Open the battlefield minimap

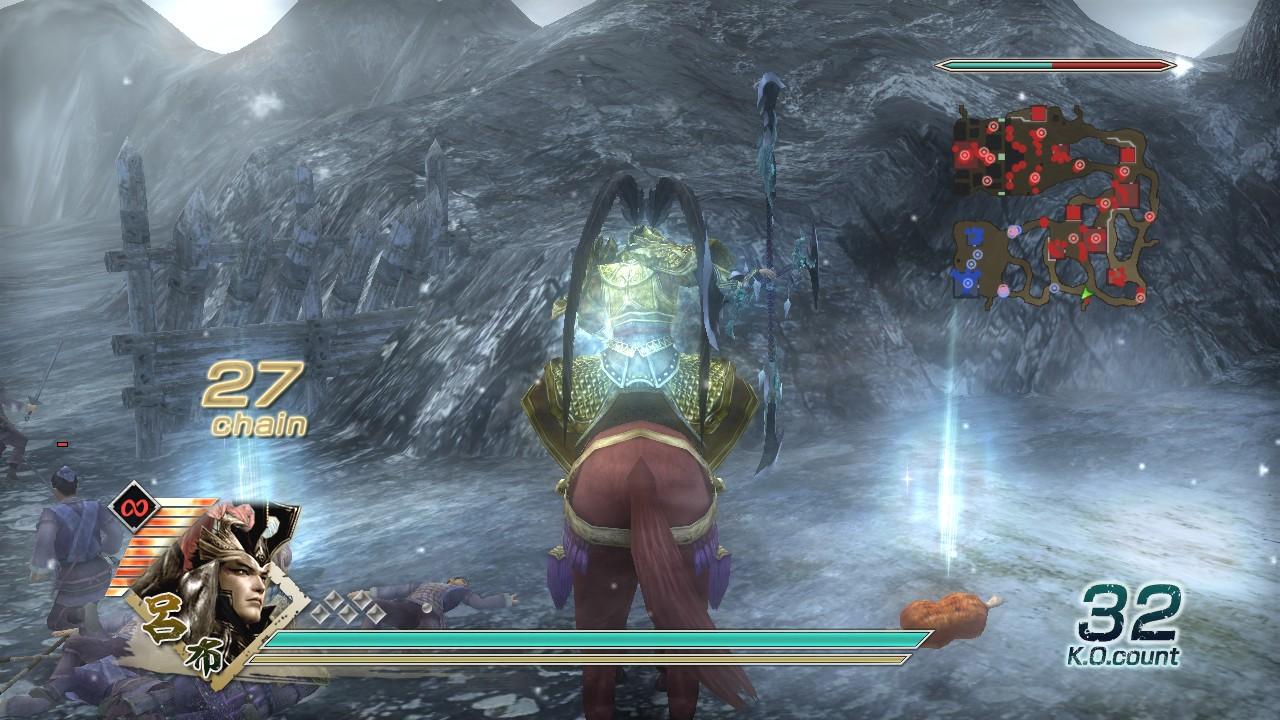click(x=1055, y=205)
